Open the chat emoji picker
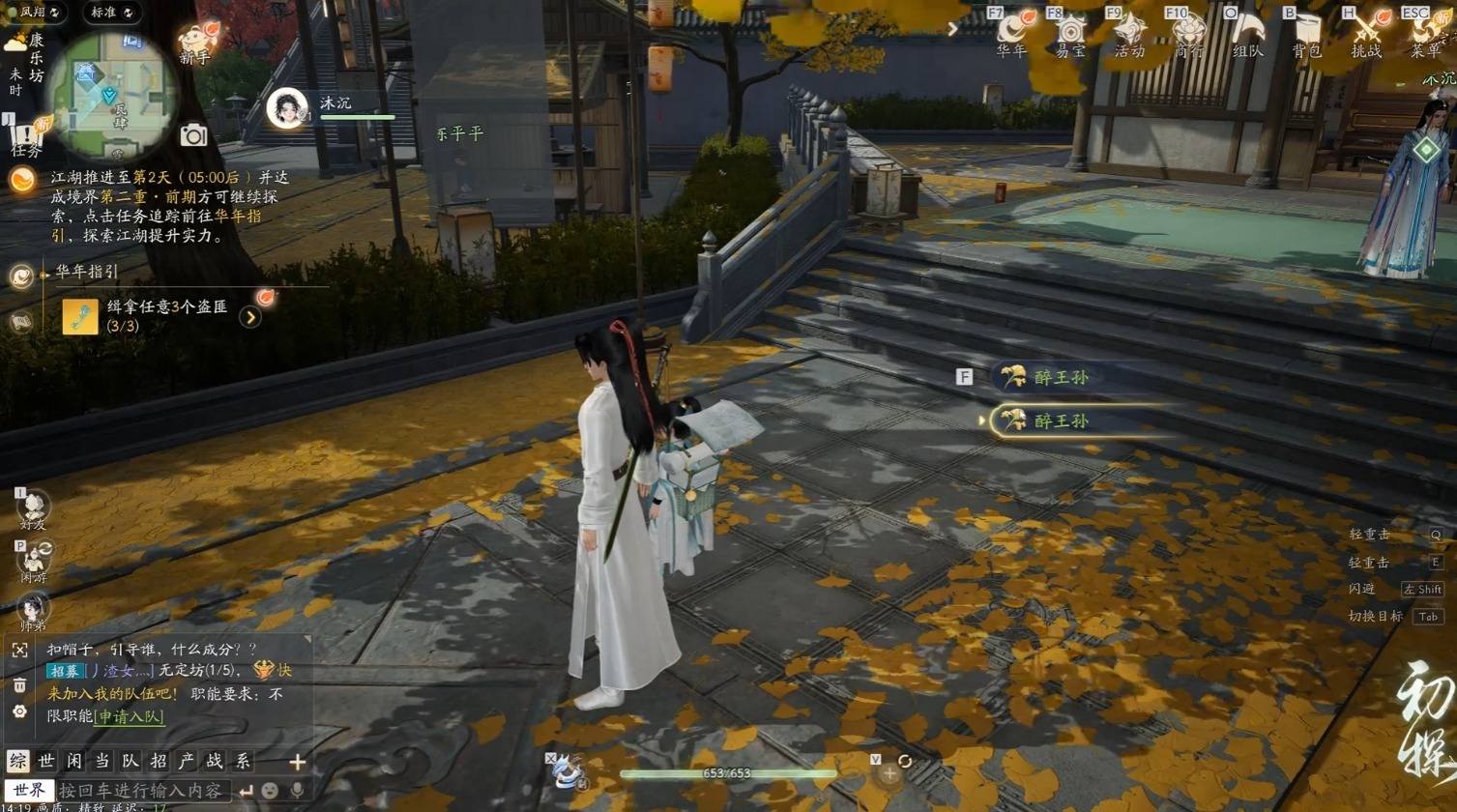 pyautogui.click(x=271, y=791)
